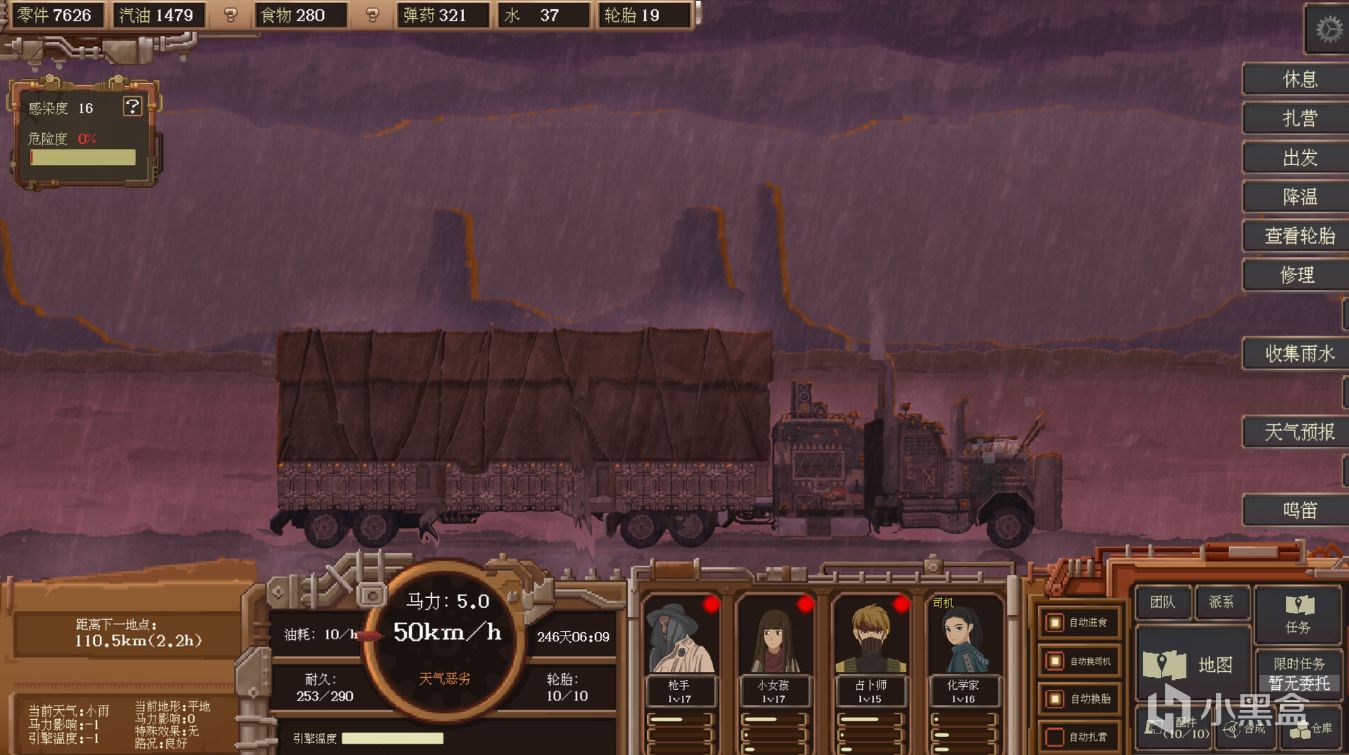Screen dimensions: 1349x755
Task: Select the 扎营 (Camp) button
Action: (1299, 118)
